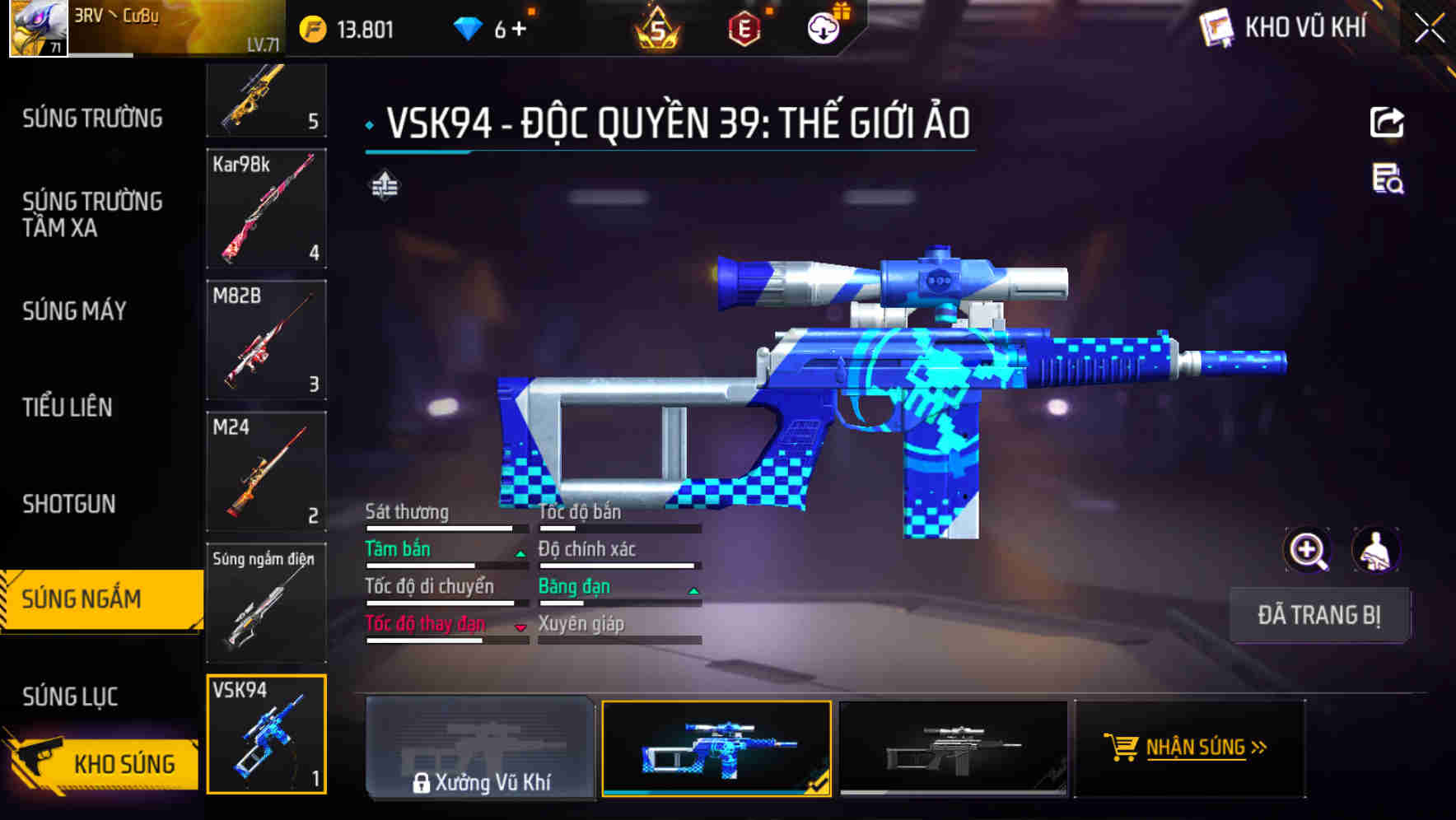Click the rank level 5 badge icon
This screenshot has width=1456, height=820.
pos(659,27)
